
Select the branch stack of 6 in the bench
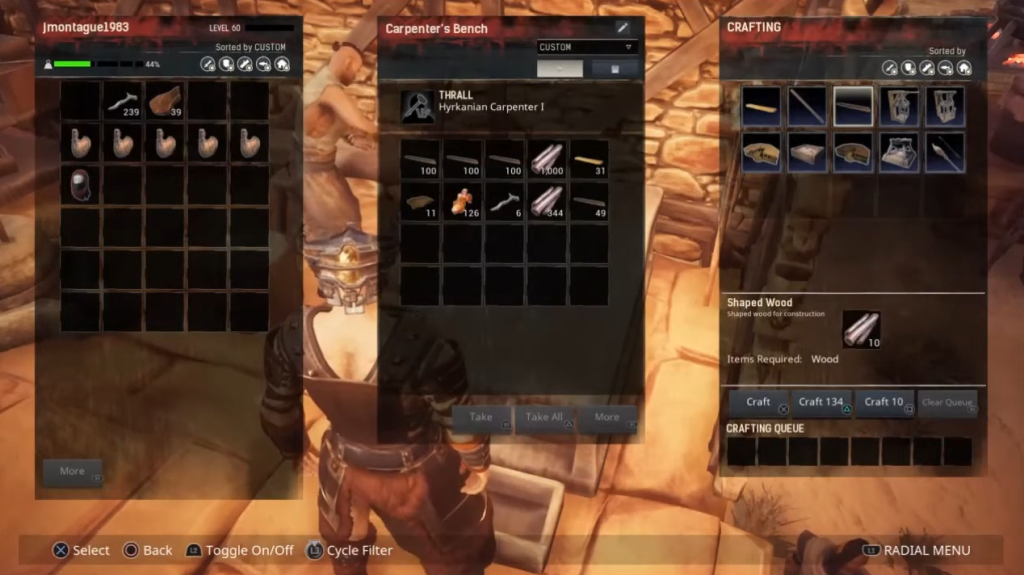tap(505, 202)
